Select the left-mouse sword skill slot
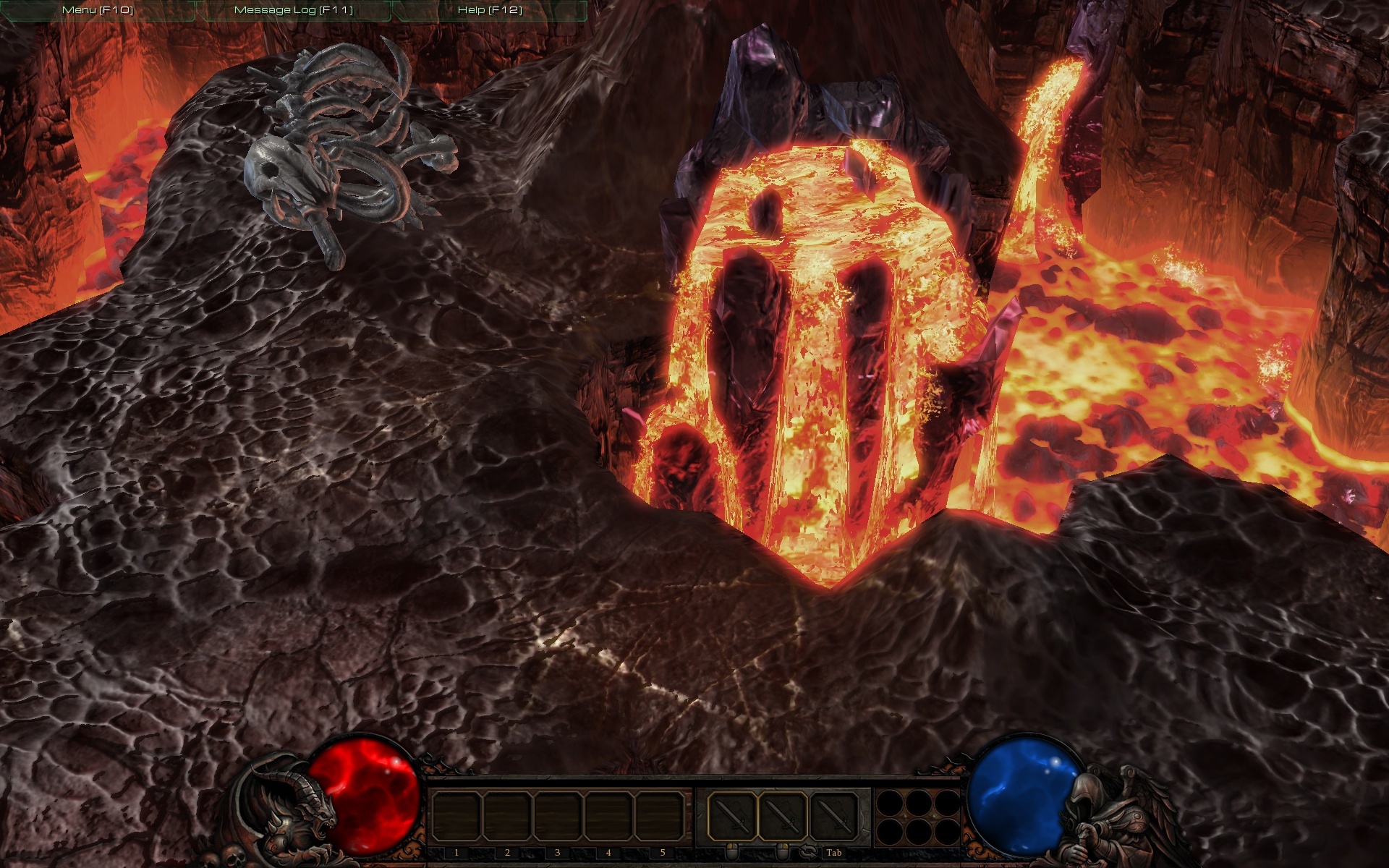 (731, 816)
